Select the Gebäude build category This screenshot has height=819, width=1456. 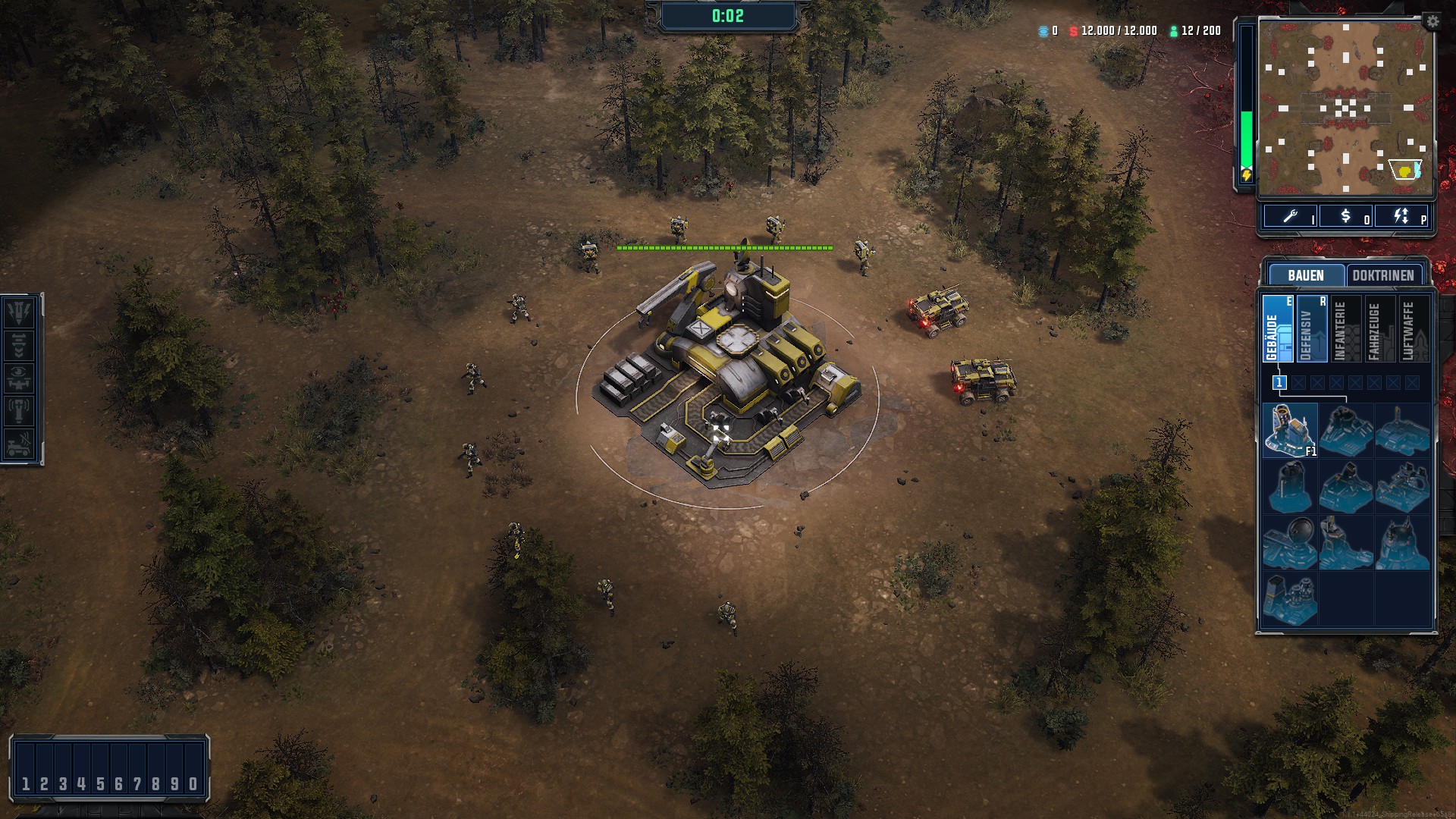coord(1278,329)
